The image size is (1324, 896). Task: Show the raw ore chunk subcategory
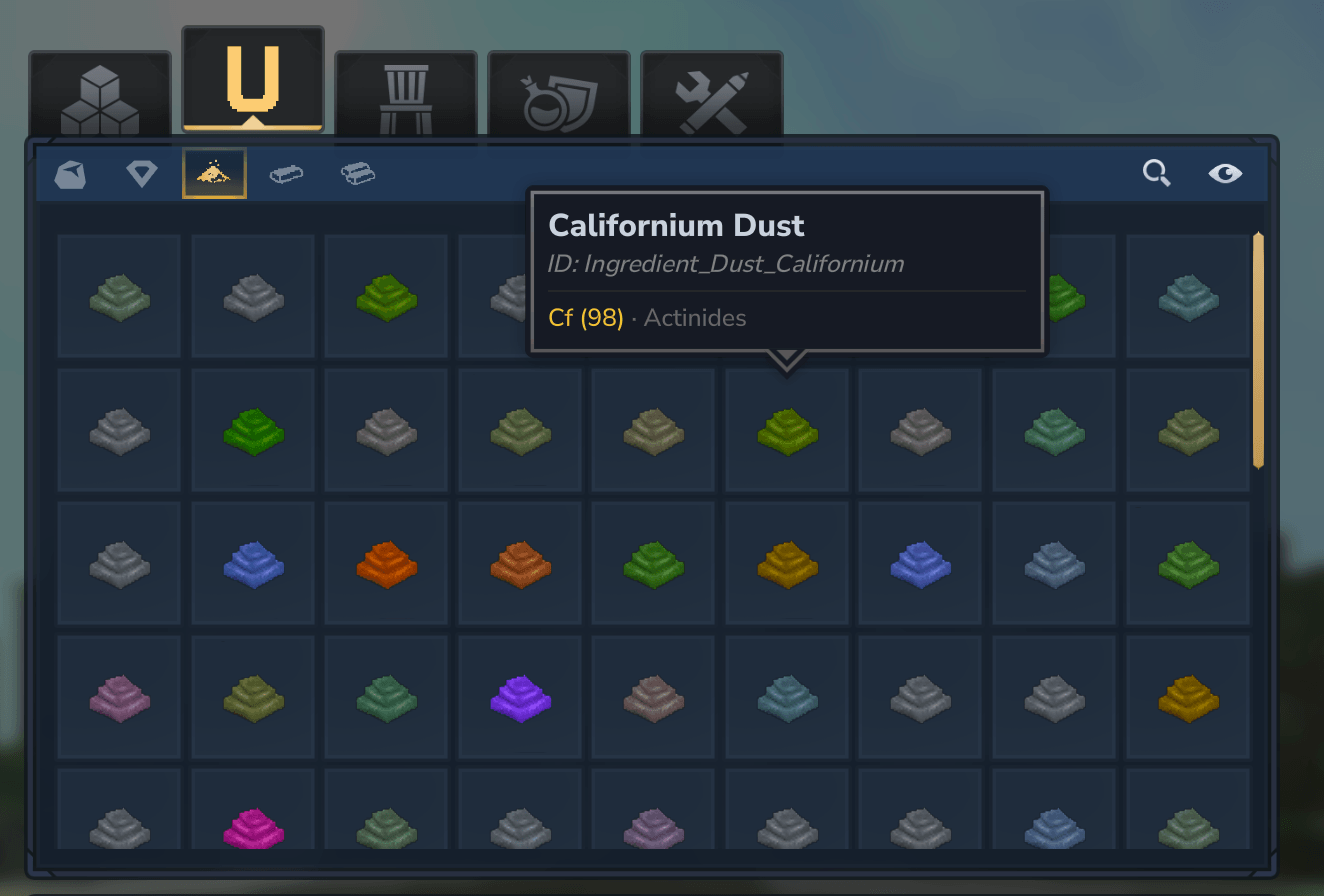70,174
